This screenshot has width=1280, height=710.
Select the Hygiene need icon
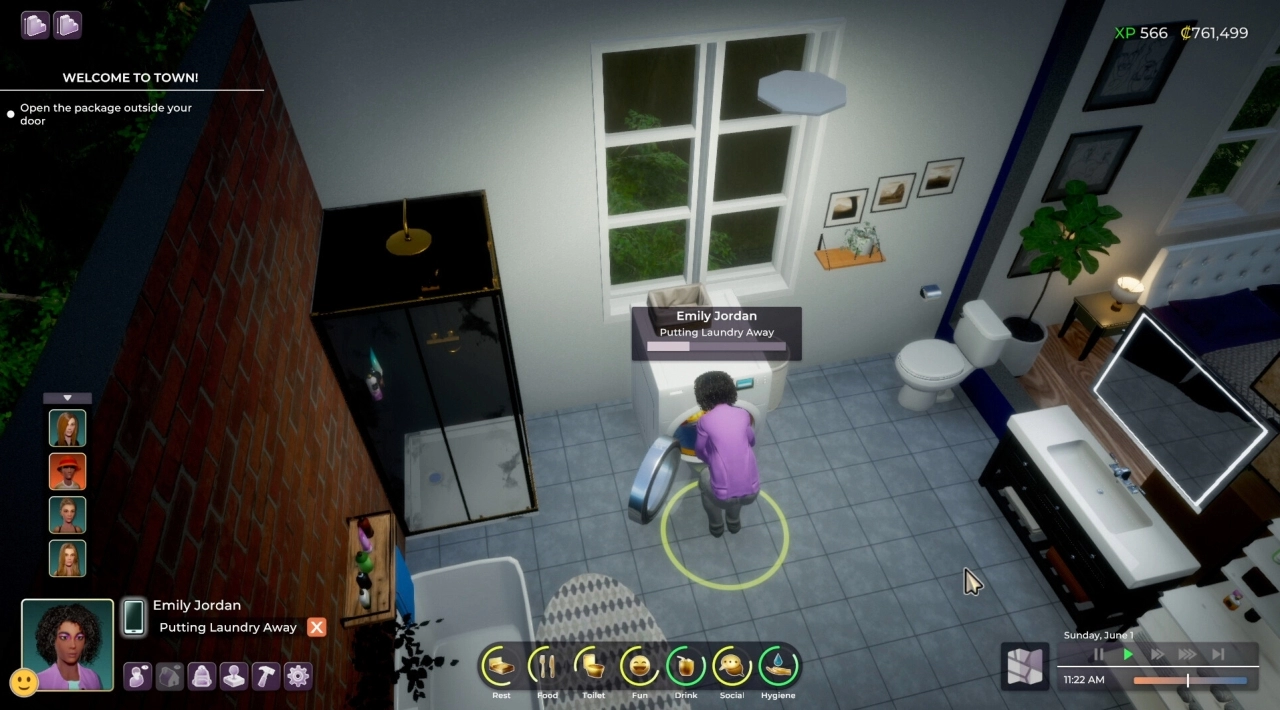(778, 665)
